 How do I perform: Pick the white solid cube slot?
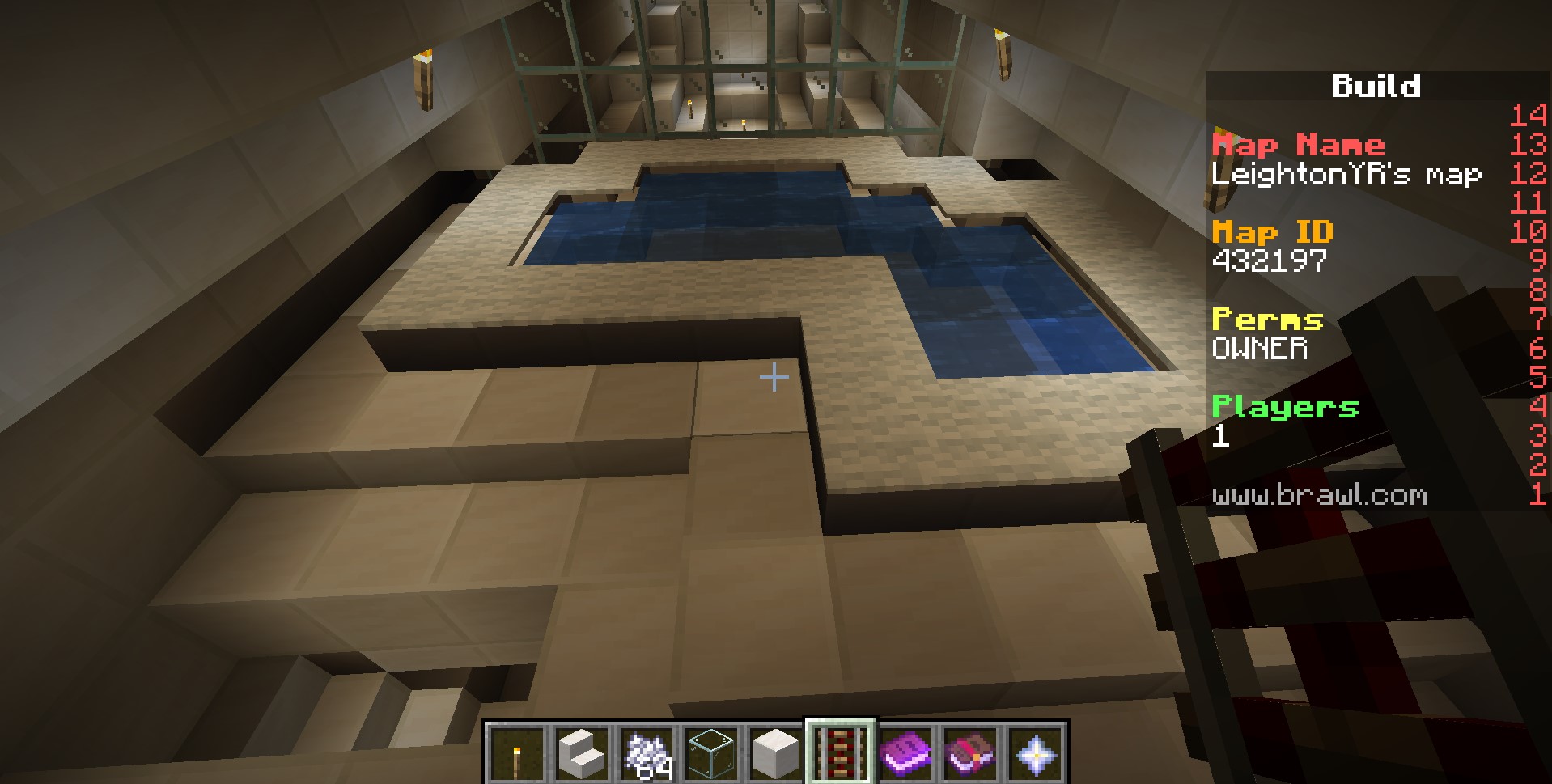(x=776, y=753)
